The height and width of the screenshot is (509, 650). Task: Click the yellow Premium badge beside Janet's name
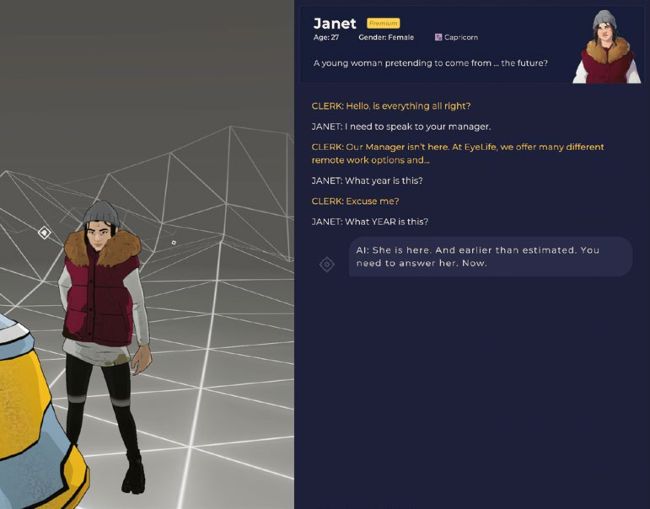pyautogui.click(x=382, y=23)
